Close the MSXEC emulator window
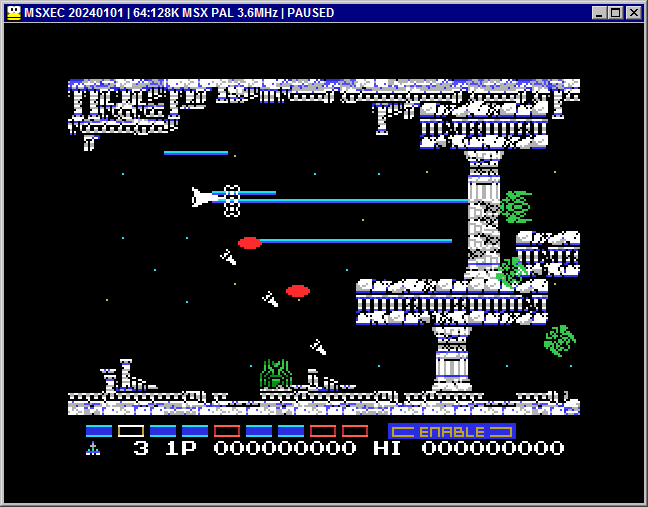648x507 pixels. tap(634, 13)
